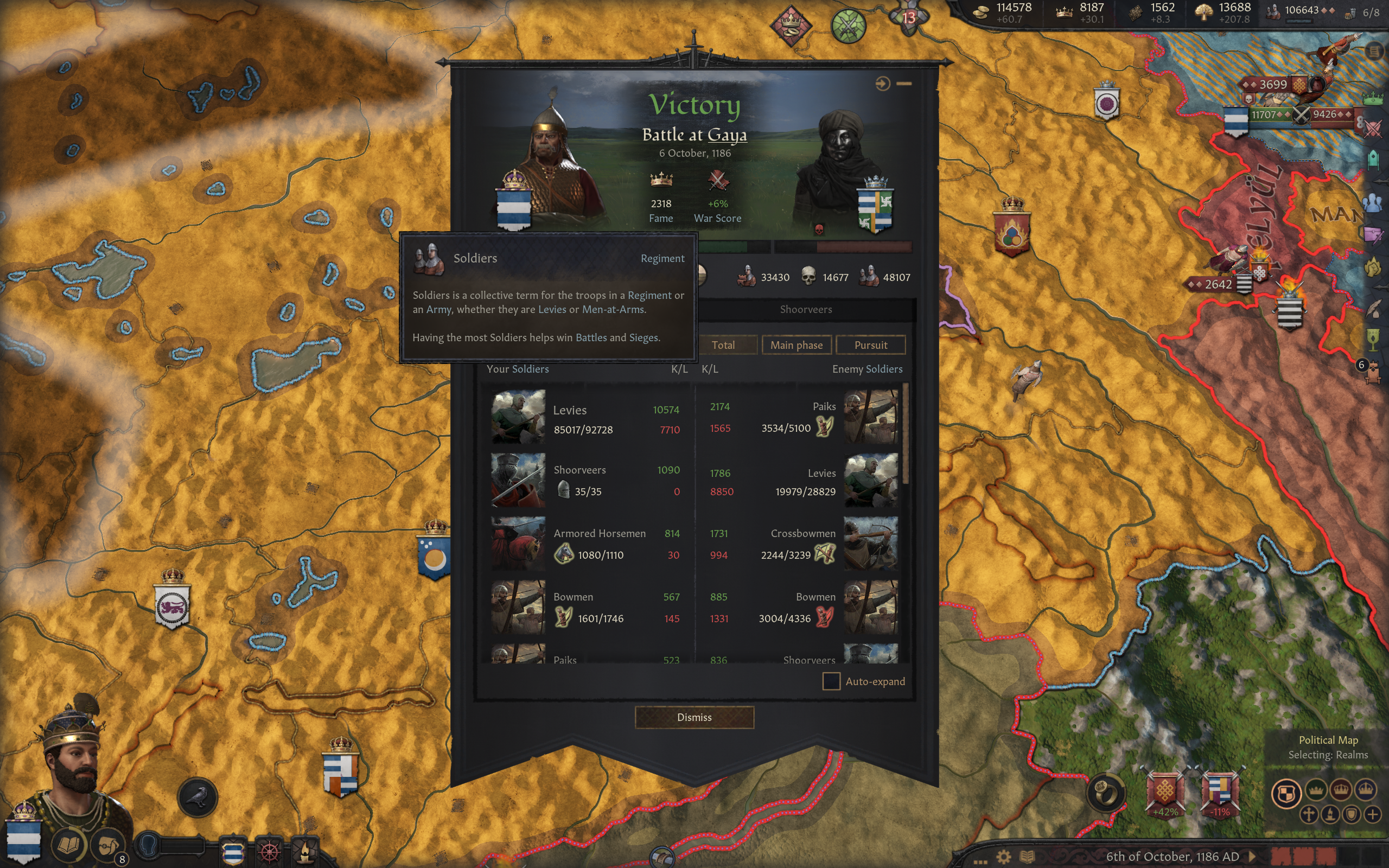The width and height of the screenshot is (1389, 868).
Task: Minimize the battle report window
Action: 904,84
